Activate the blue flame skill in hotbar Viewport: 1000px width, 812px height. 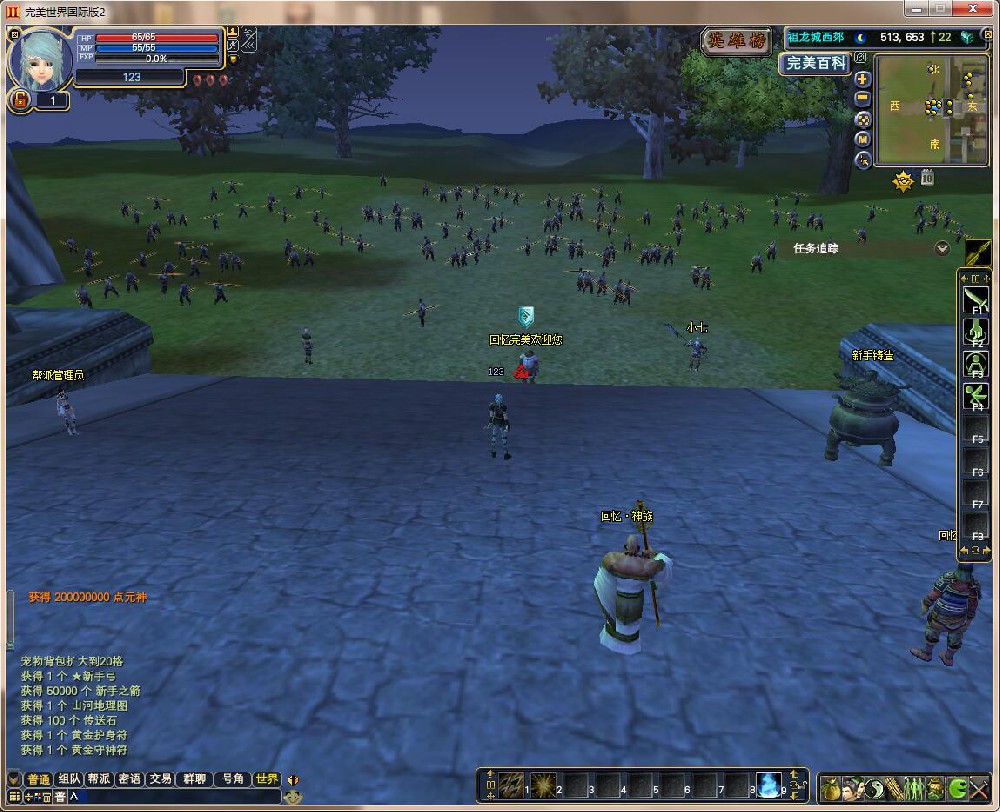pyautogui.click(x=768, y=786)
